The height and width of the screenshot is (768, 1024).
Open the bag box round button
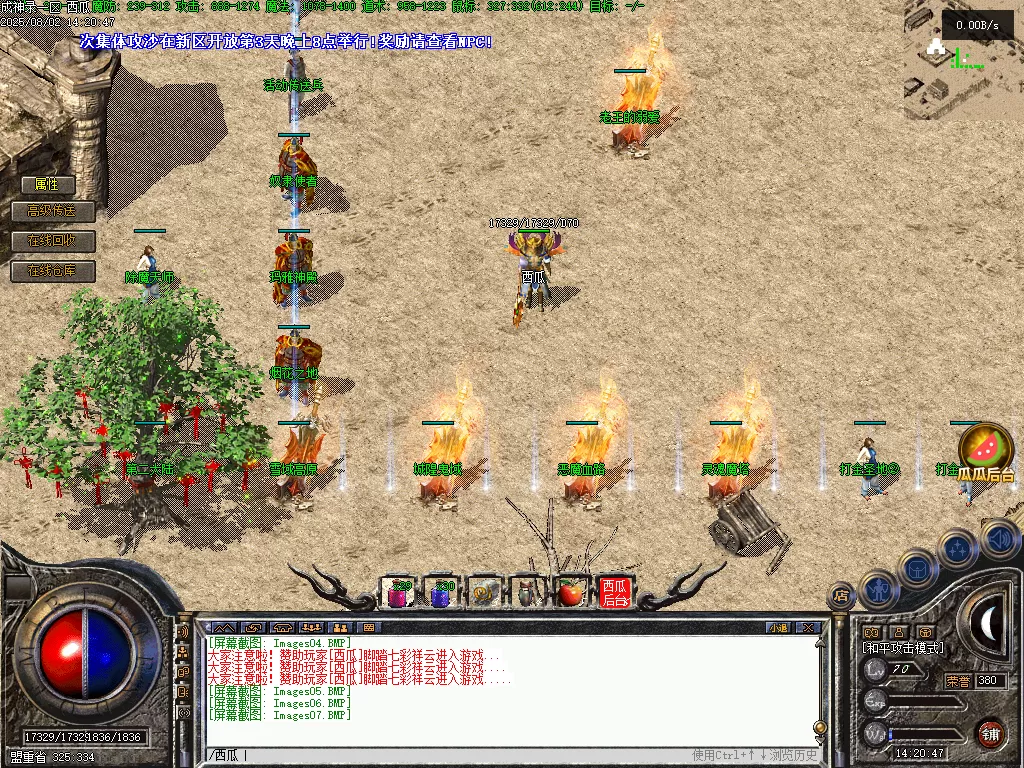click(x=918, y=569)
